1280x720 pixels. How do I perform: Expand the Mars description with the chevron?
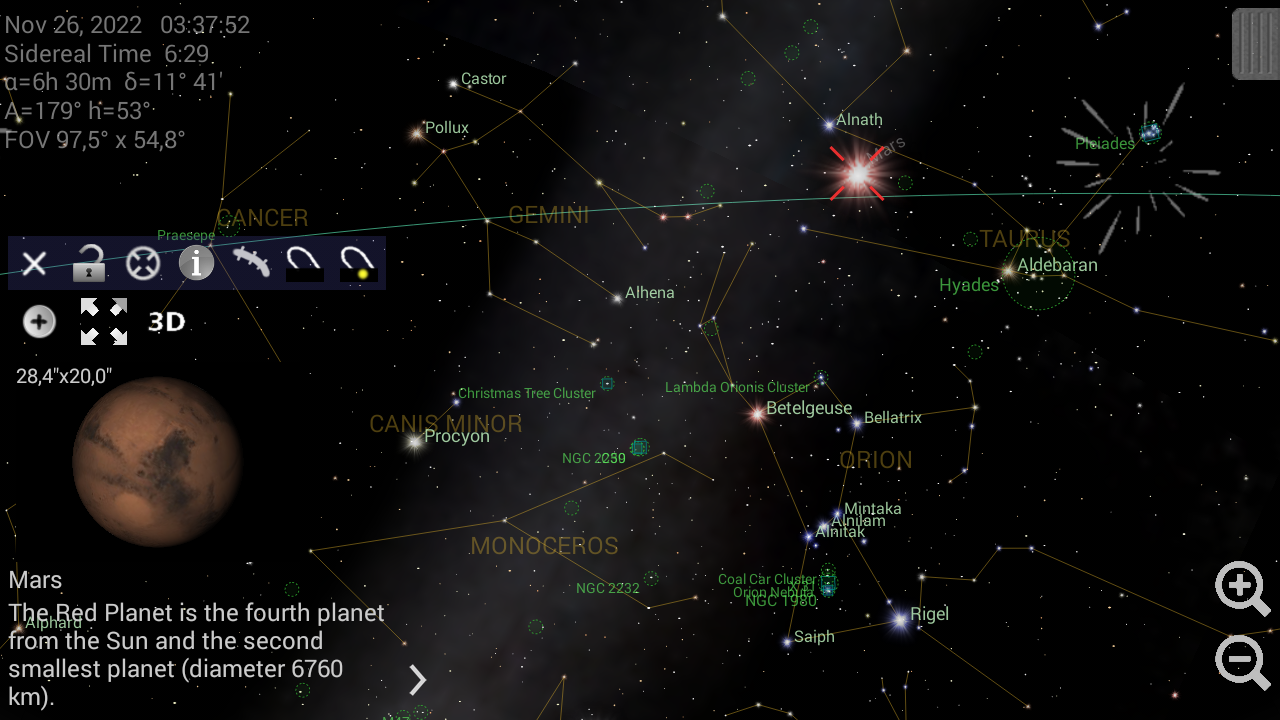pyautogui.click(x=417, y=681)
